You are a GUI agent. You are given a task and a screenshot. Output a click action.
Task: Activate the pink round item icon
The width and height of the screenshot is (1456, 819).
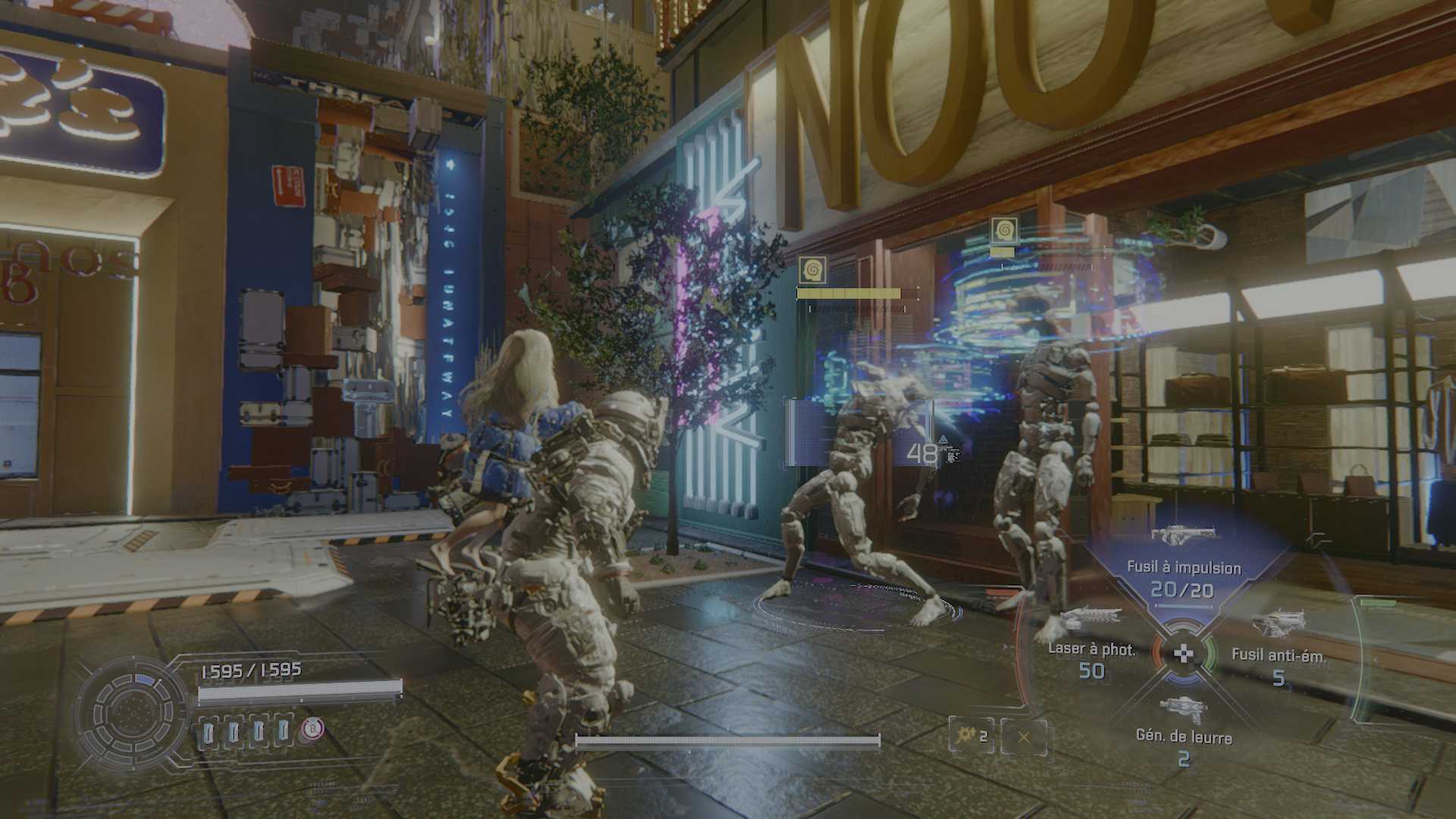tap(312, 729)
